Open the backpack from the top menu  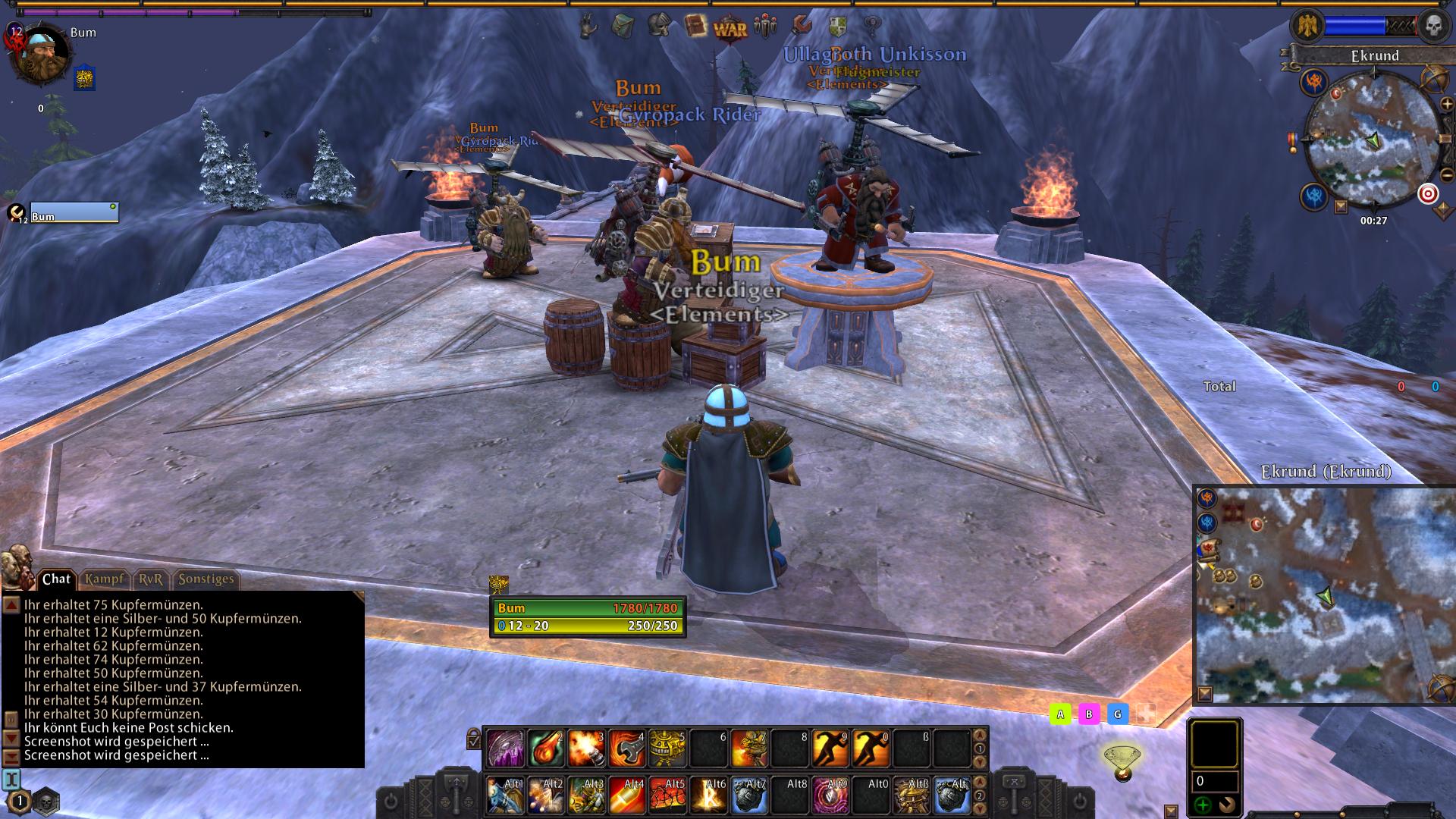[x=622, y=26]
